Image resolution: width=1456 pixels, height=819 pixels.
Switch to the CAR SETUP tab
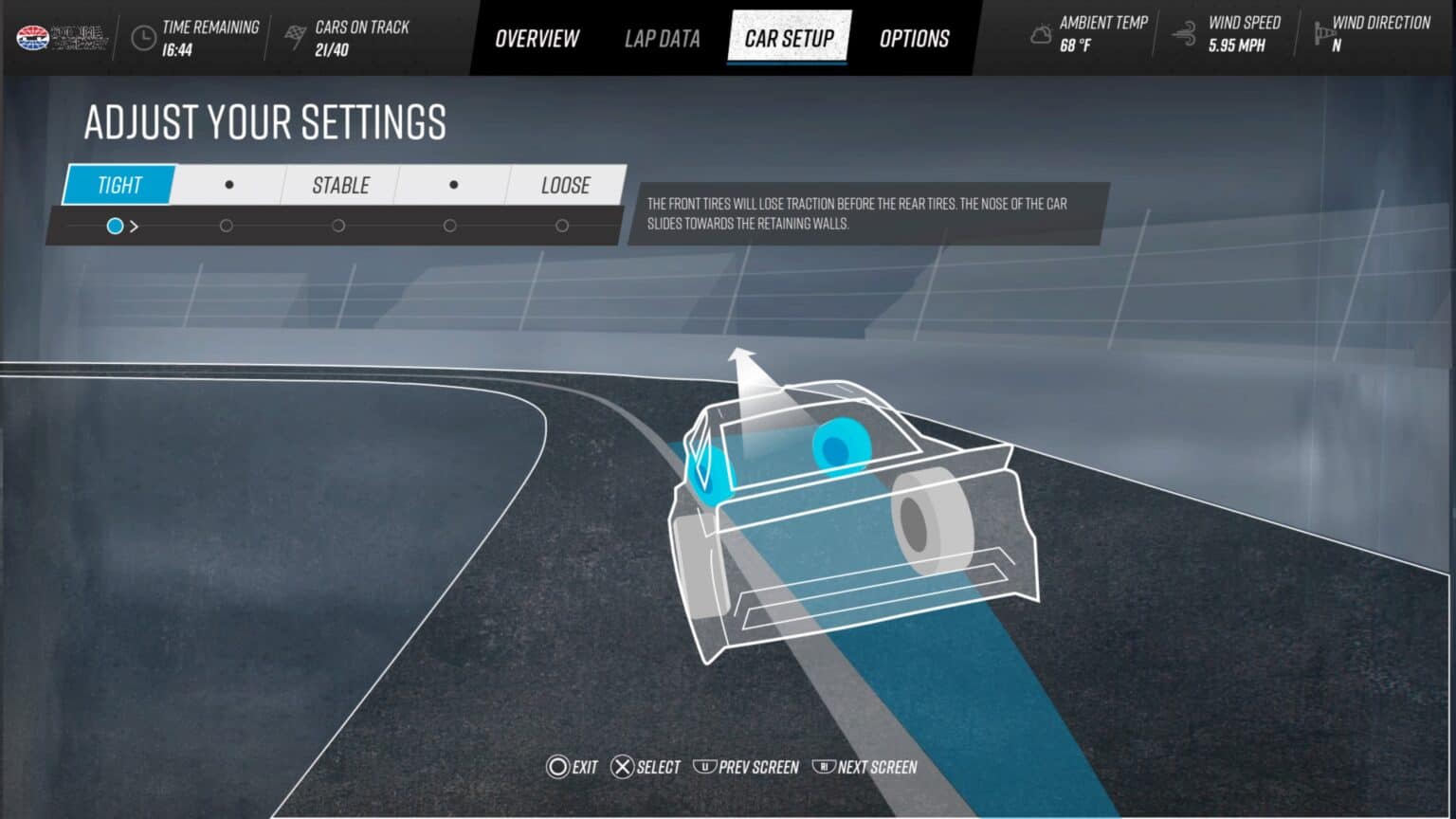(x=789, y=38)
